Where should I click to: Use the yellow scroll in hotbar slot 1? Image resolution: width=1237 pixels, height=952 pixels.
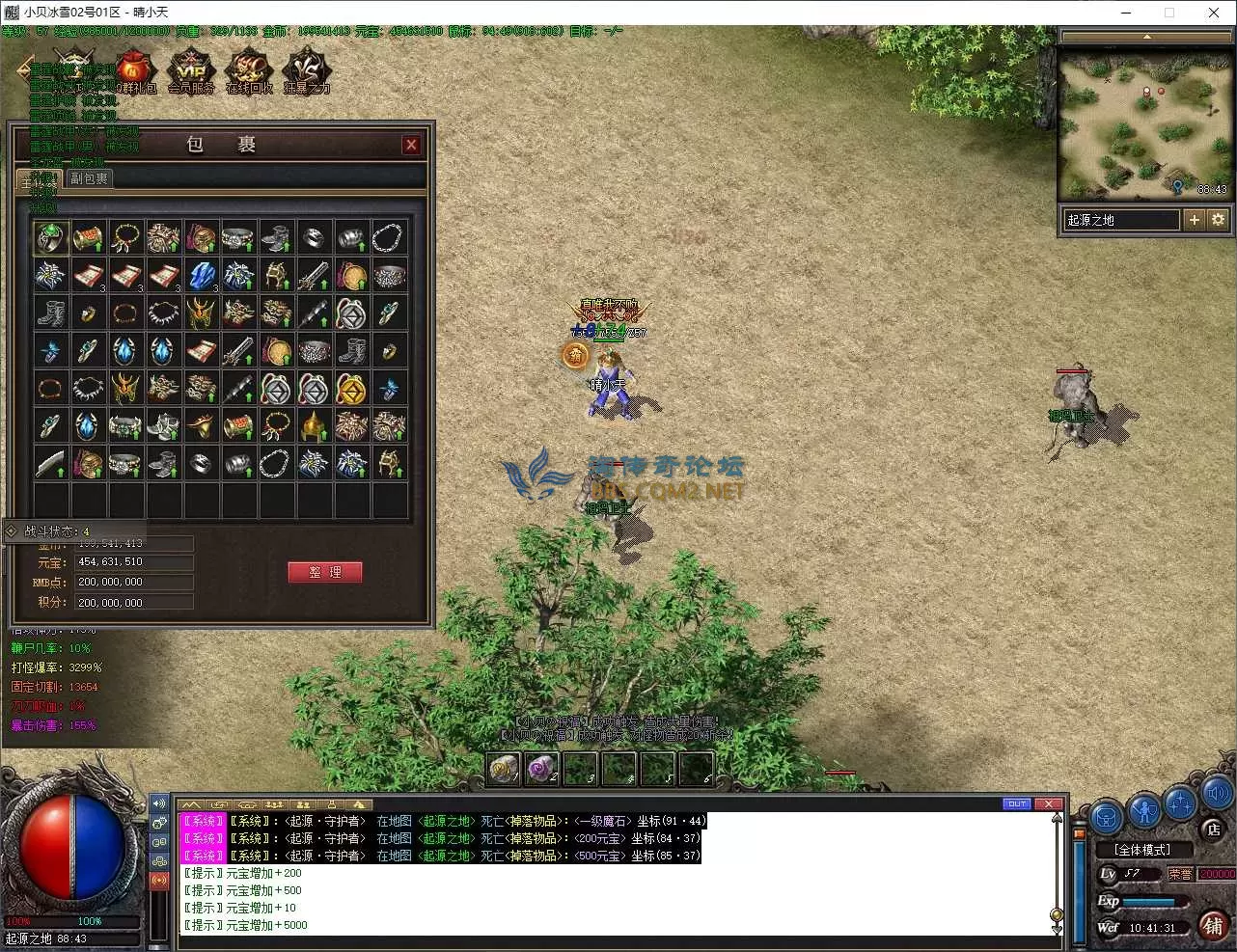pyautogui.click(x=504, y=769)
